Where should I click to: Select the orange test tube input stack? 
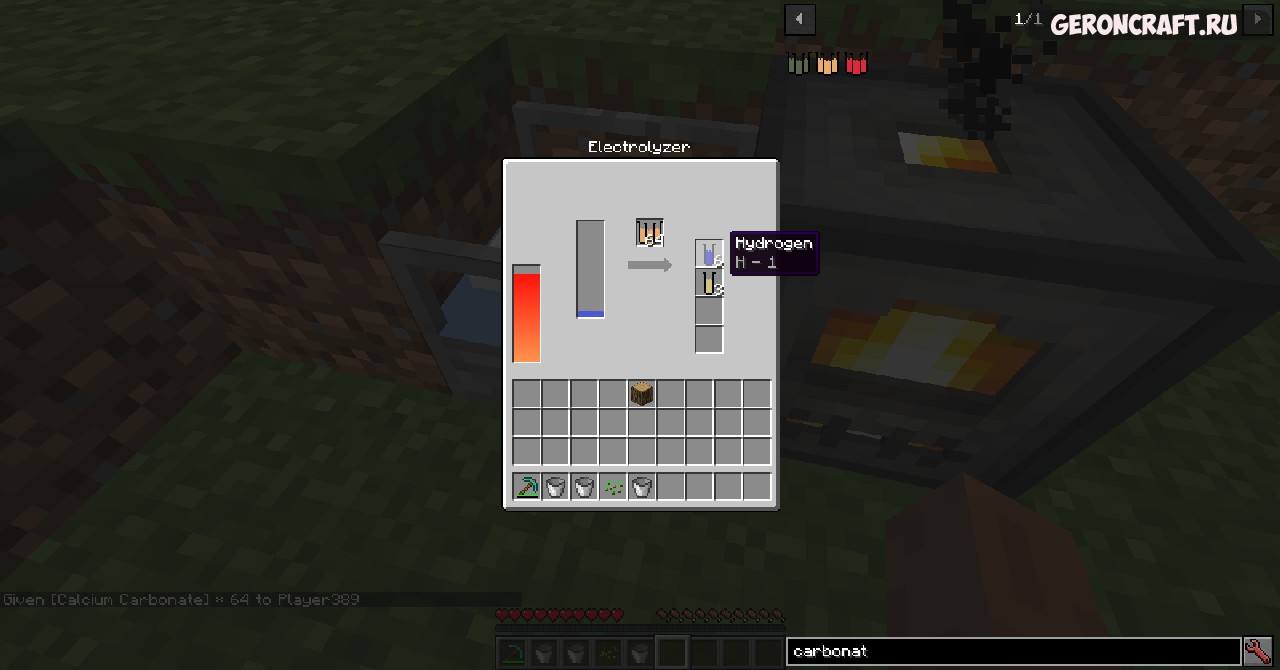[x=649, y=232]
